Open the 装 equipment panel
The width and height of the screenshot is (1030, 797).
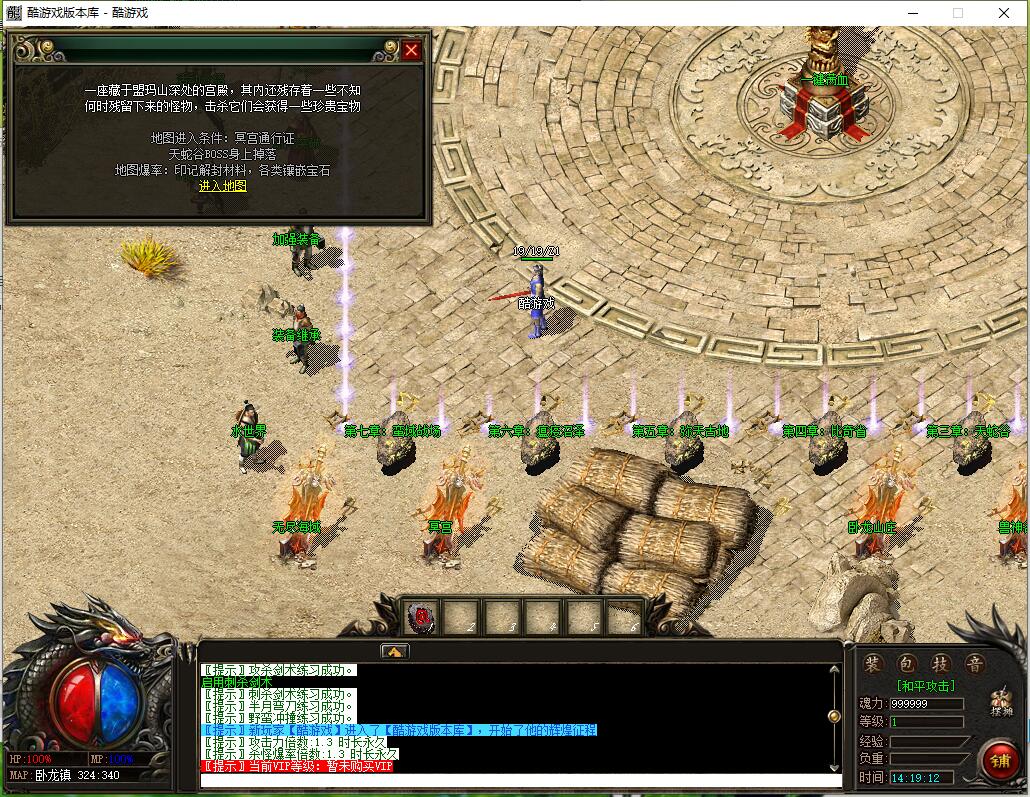[873, 664]
